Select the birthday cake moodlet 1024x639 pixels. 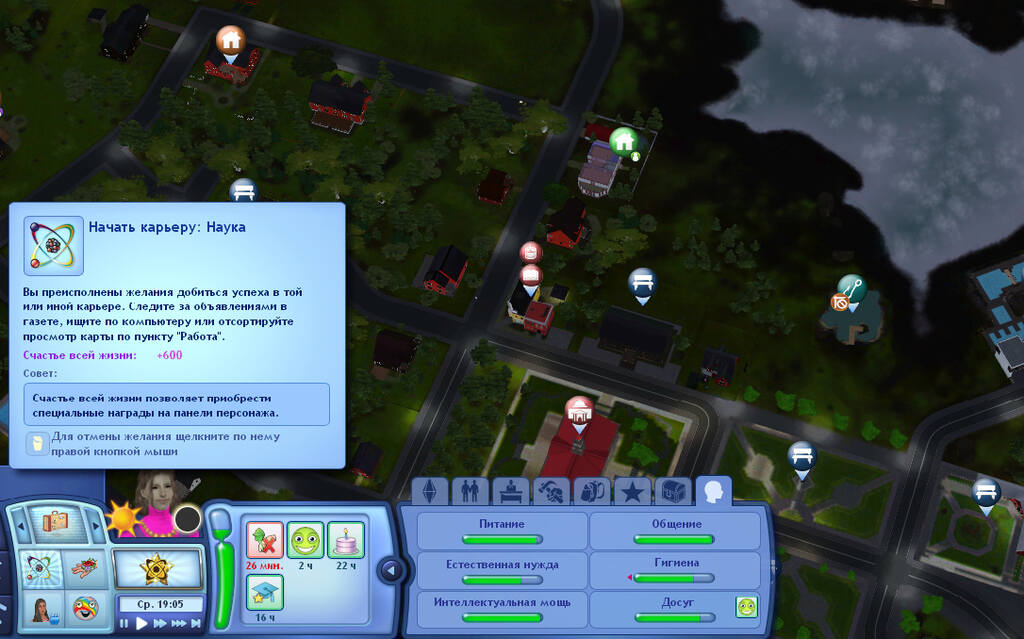pos(345,541)
